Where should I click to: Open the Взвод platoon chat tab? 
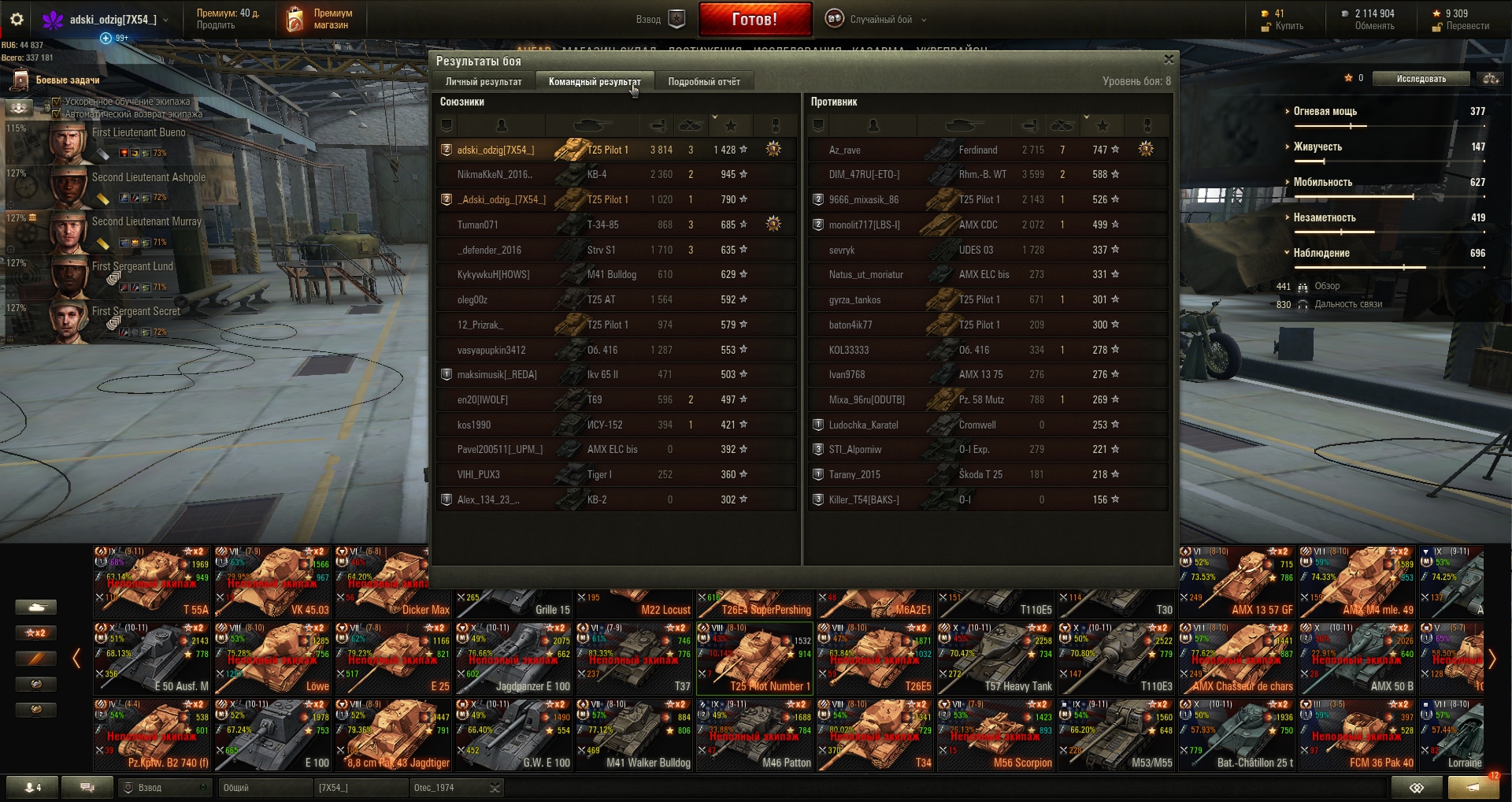point(163,788)
